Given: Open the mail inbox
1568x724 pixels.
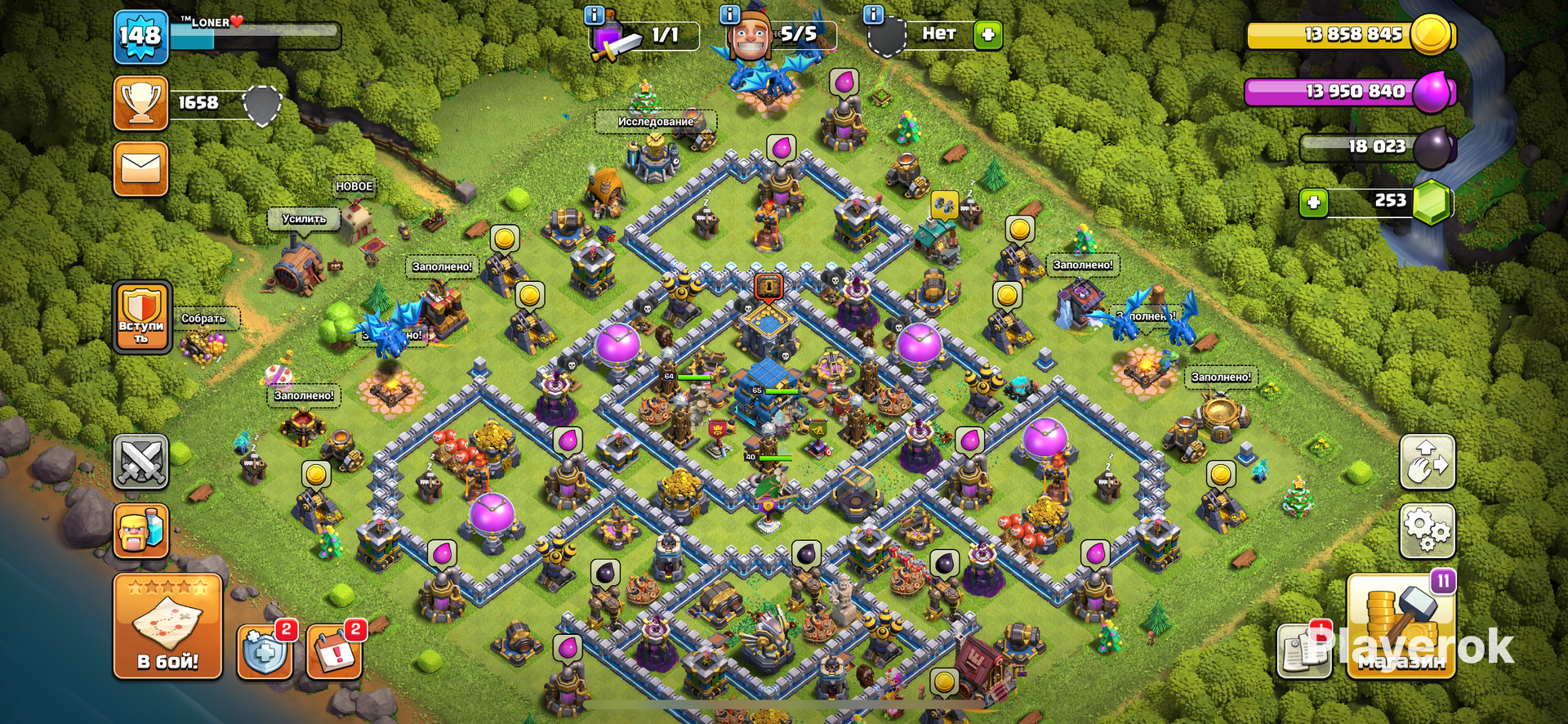Looking at the screenshot, I should [x=140, y=169].
